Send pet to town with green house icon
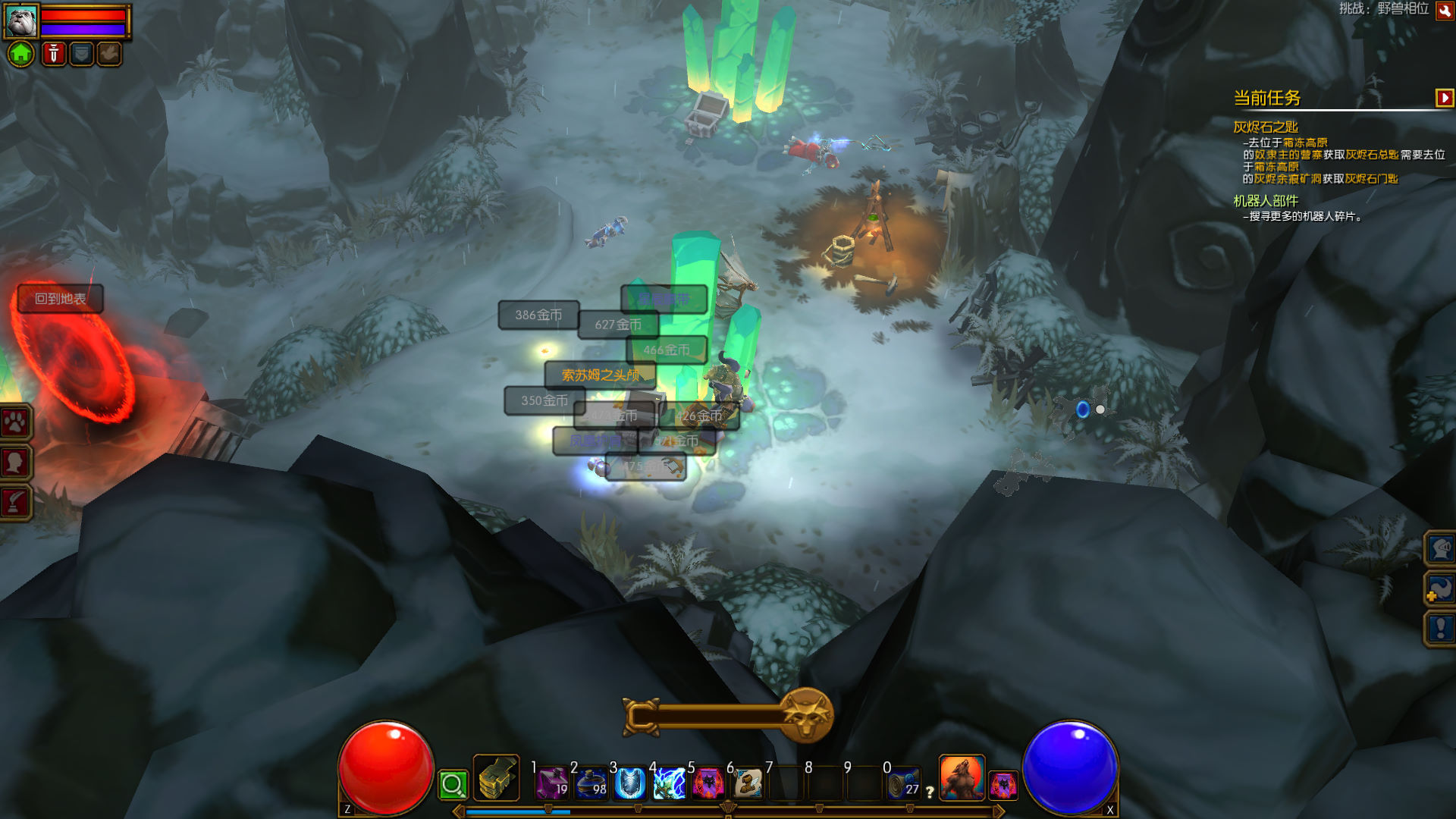 (x=21, y=54)
